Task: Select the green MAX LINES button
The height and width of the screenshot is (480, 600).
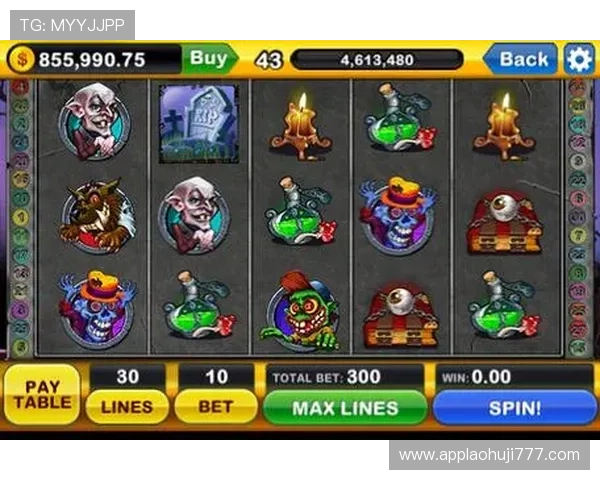Action: point(345,408)
